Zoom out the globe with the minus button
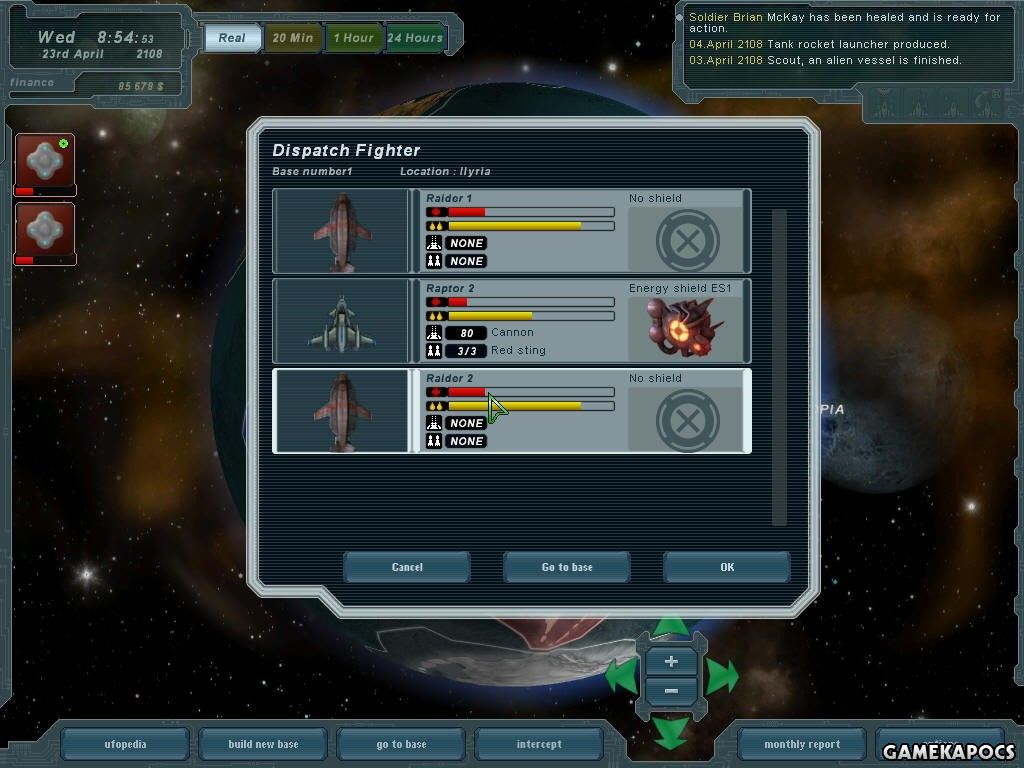This screenshot has height=768, width=1024. pos(671,691)
